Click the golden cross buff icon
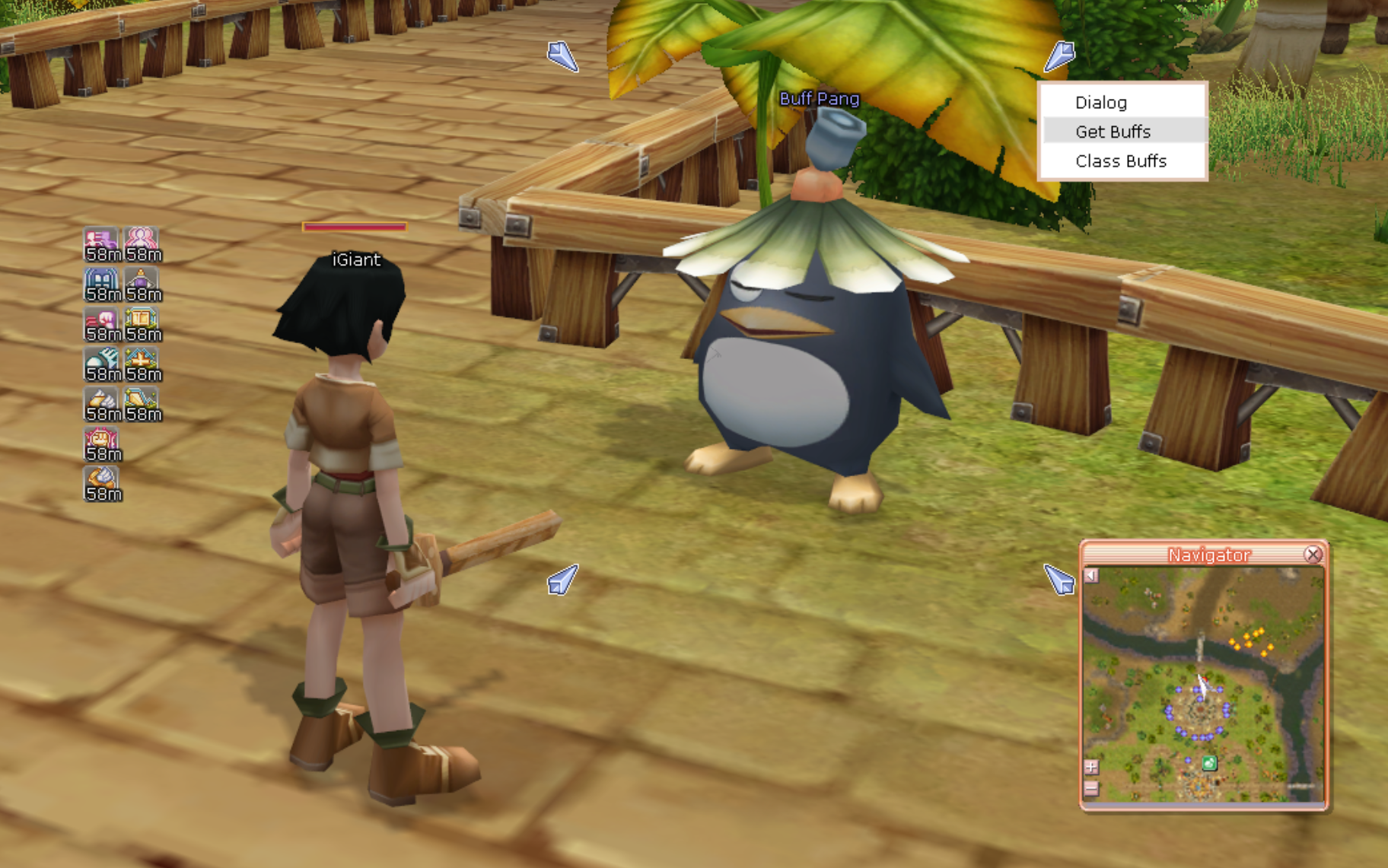Image resolution: width=1388 pixels, height=868 pixels. [142, 361]
